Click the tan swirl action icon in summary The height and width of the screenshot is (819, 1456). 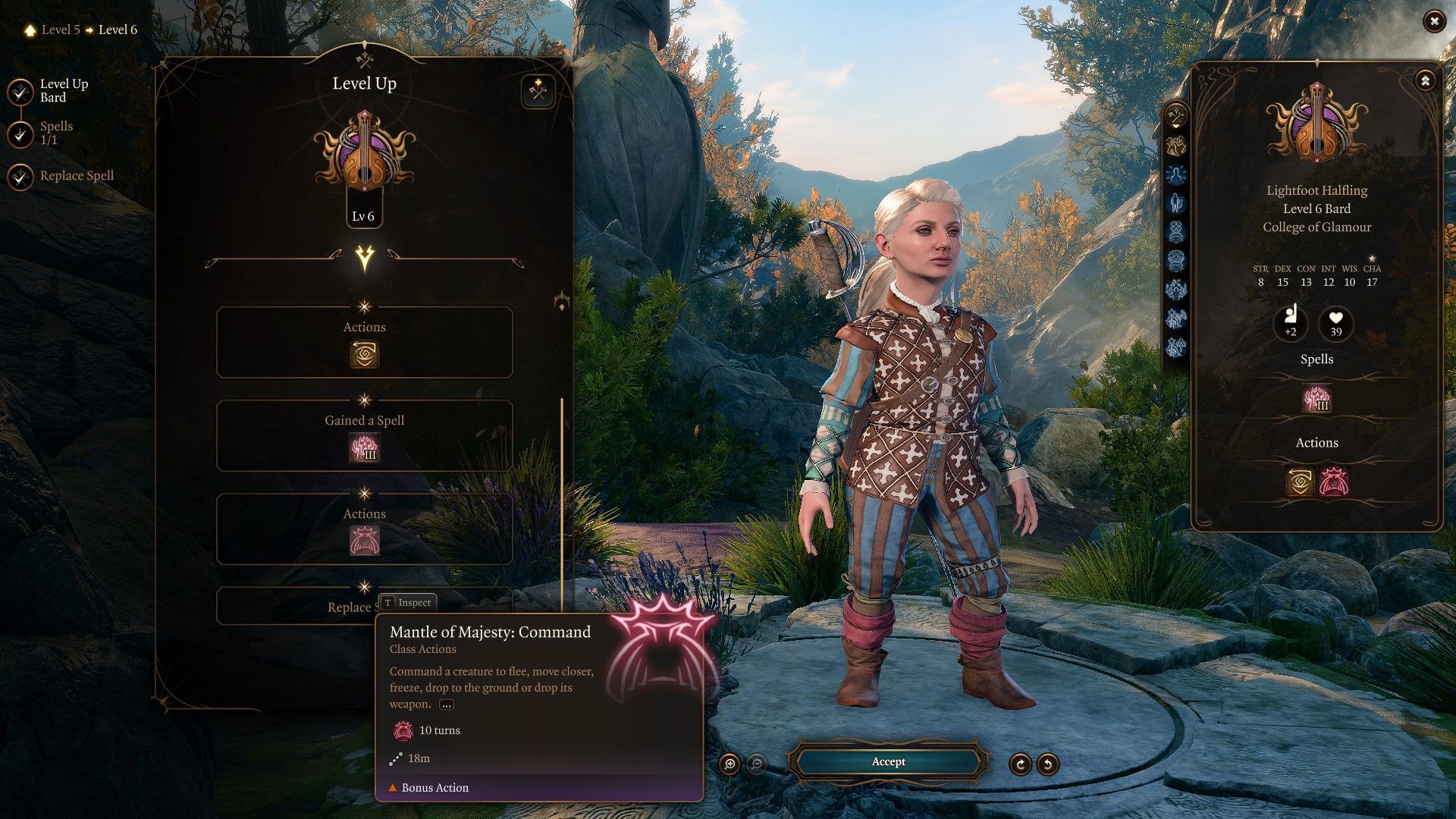click(x=1300, y=482)
